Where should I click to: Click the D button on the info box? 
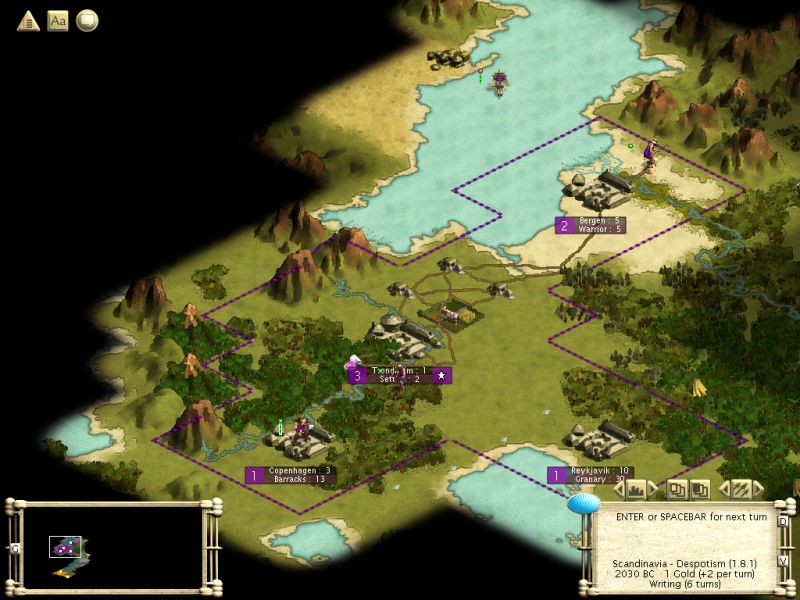coord(784,521)
